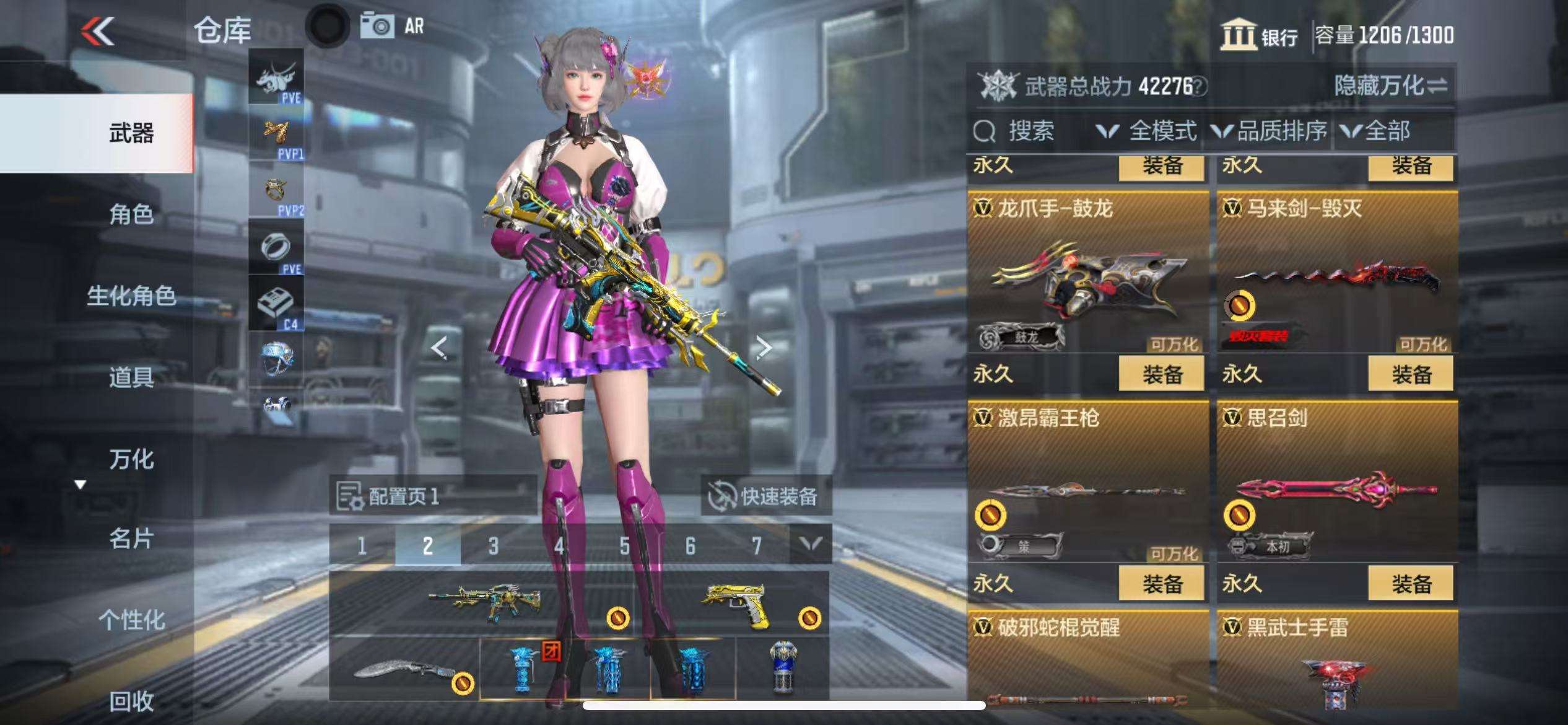1568x725 pixels.
Task: Click the 搜索 search field
Action: pyautogui.click(x=1030, y=131)
